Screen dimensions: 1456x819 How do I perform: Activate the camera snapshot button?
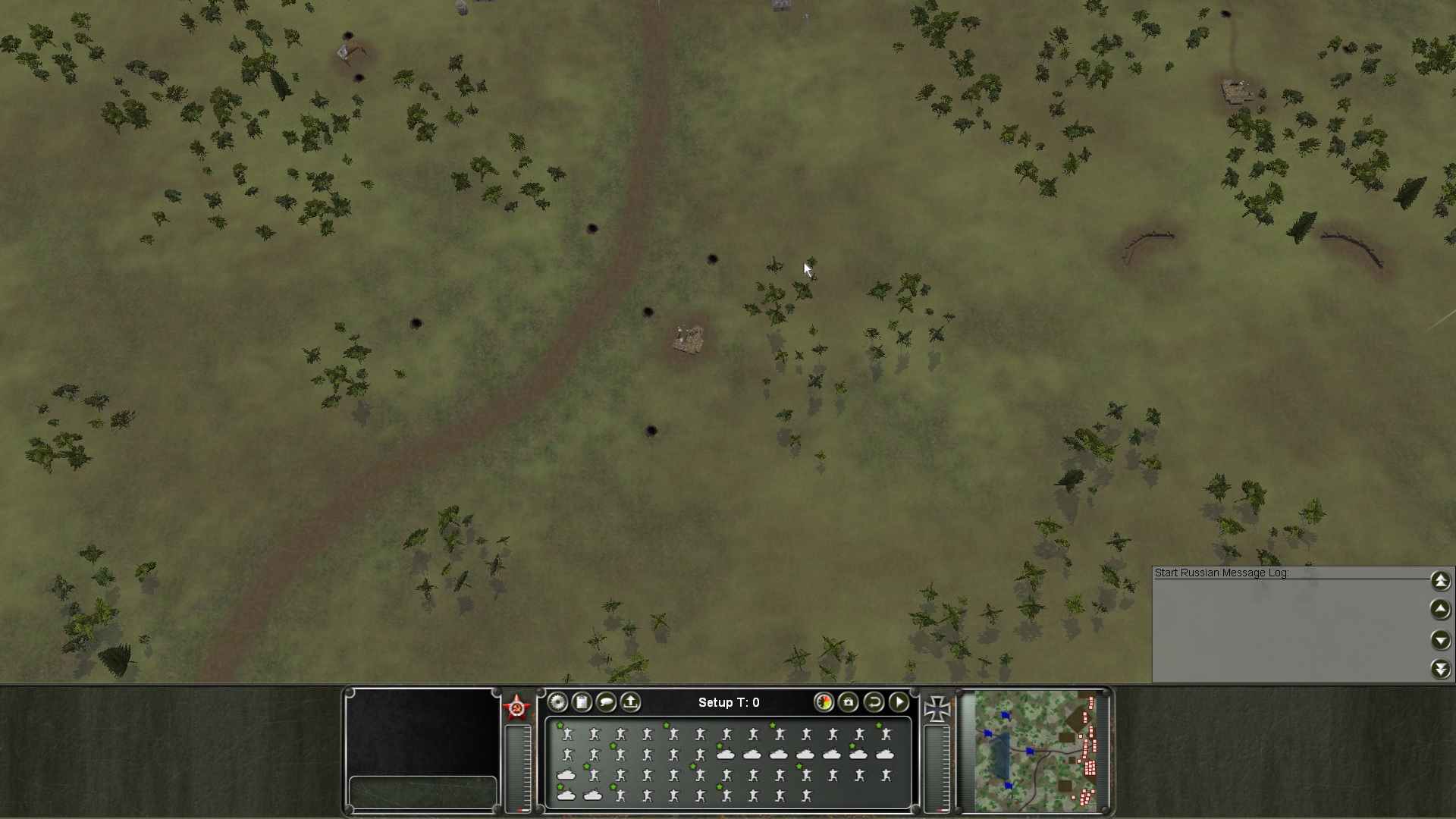[849, 702]
